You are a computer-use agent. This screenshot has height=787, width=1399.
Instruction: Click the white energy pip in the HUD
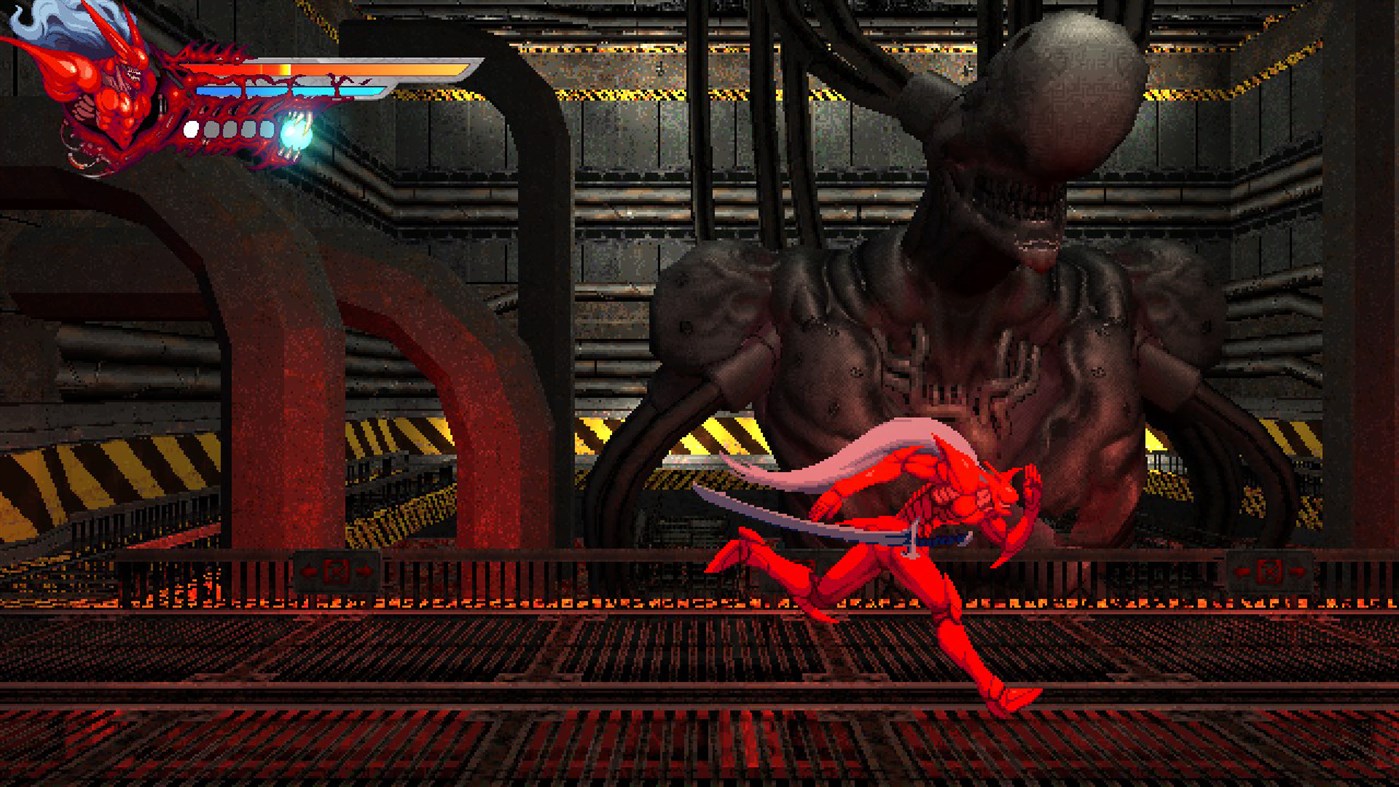(x=192, y=129)
